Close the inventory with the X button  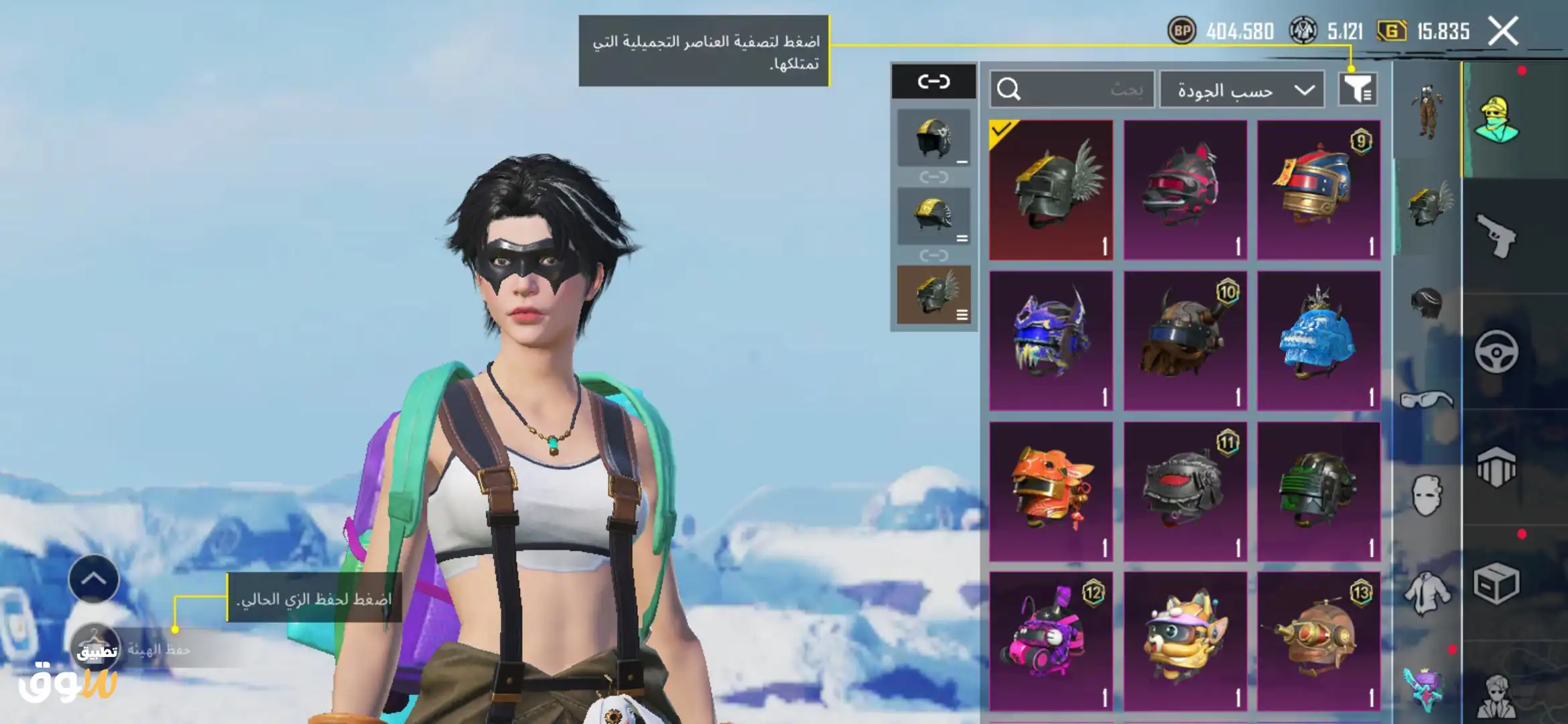click(1503, 31)
